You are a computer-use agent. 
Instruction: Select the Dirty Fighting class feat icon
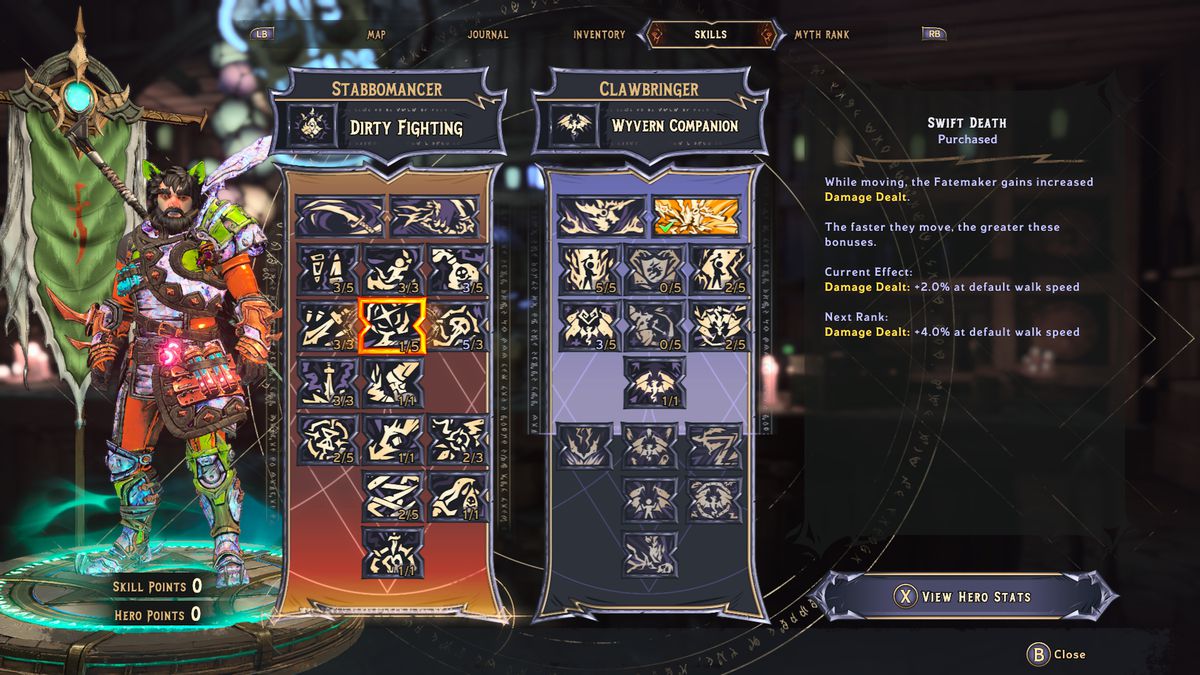pyautogui.click(x=311, y=127)
